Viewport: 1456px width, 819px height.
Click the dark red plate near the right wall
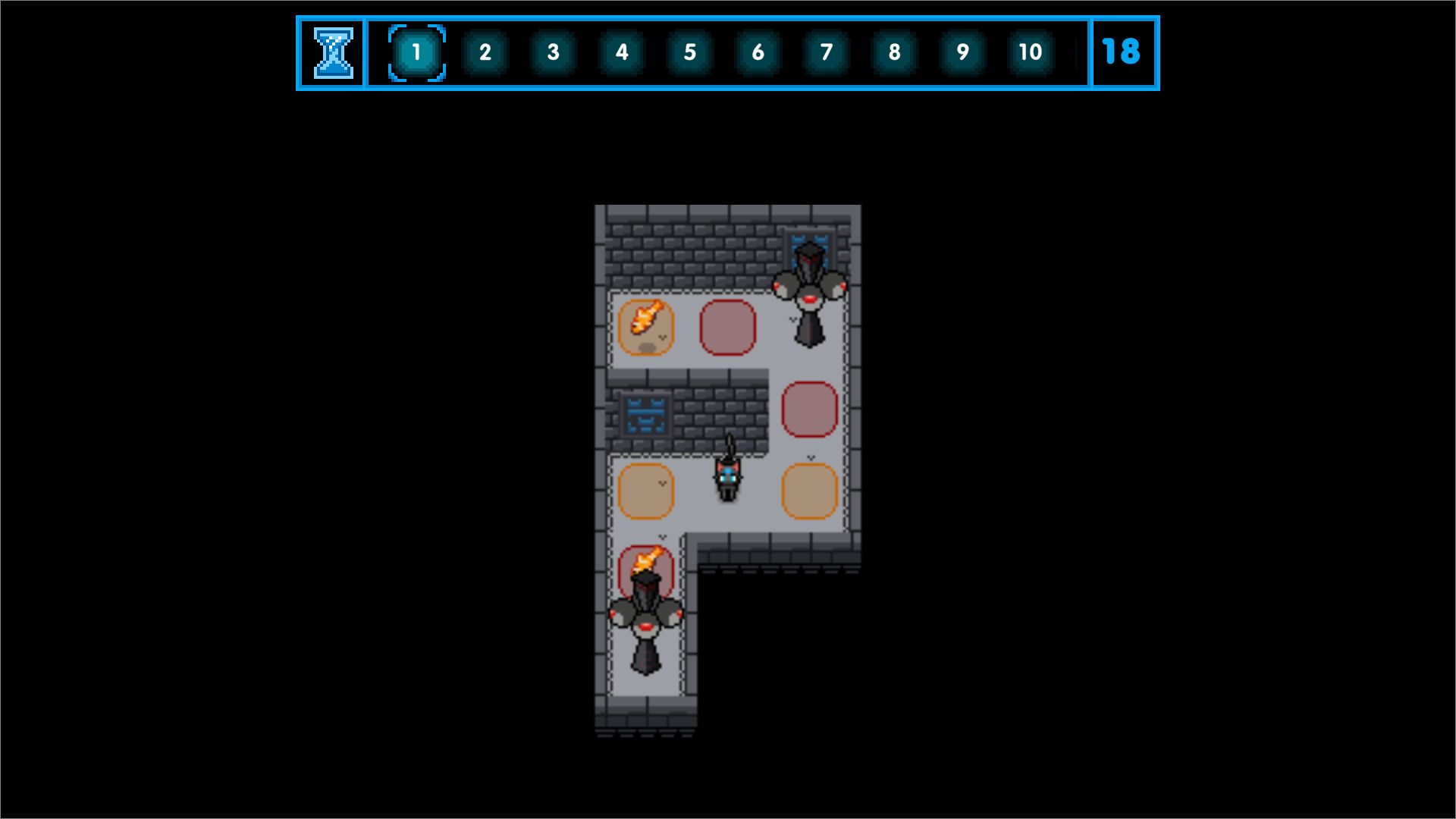[x=808, y=409]
